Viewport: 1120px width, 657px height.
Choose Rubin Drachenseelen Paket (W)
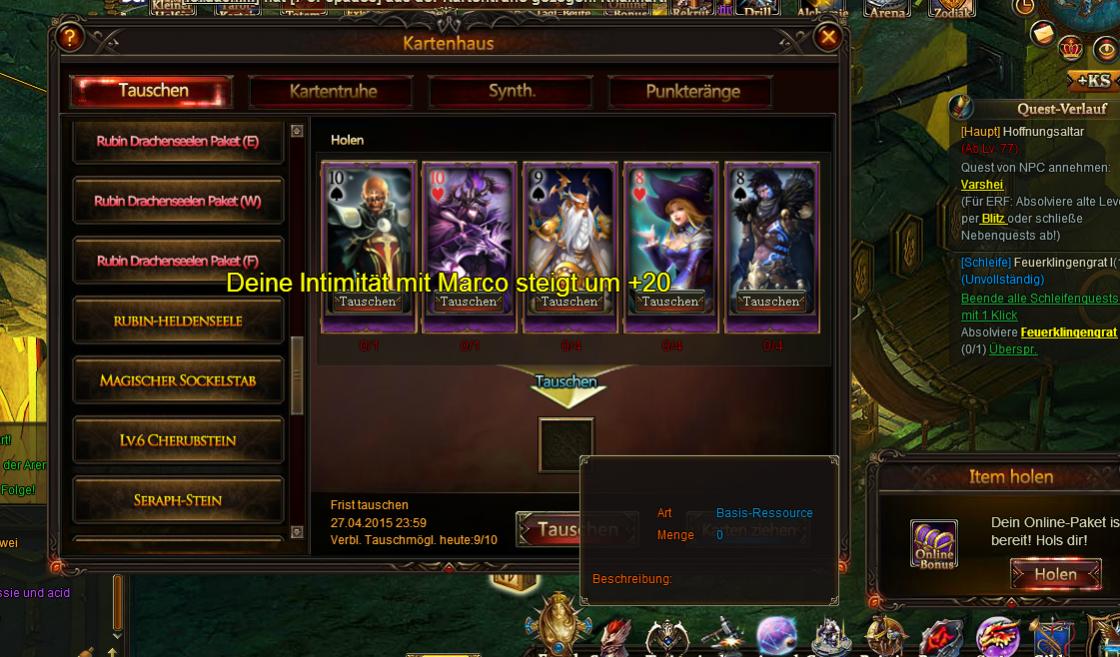[x=177, y=201]
